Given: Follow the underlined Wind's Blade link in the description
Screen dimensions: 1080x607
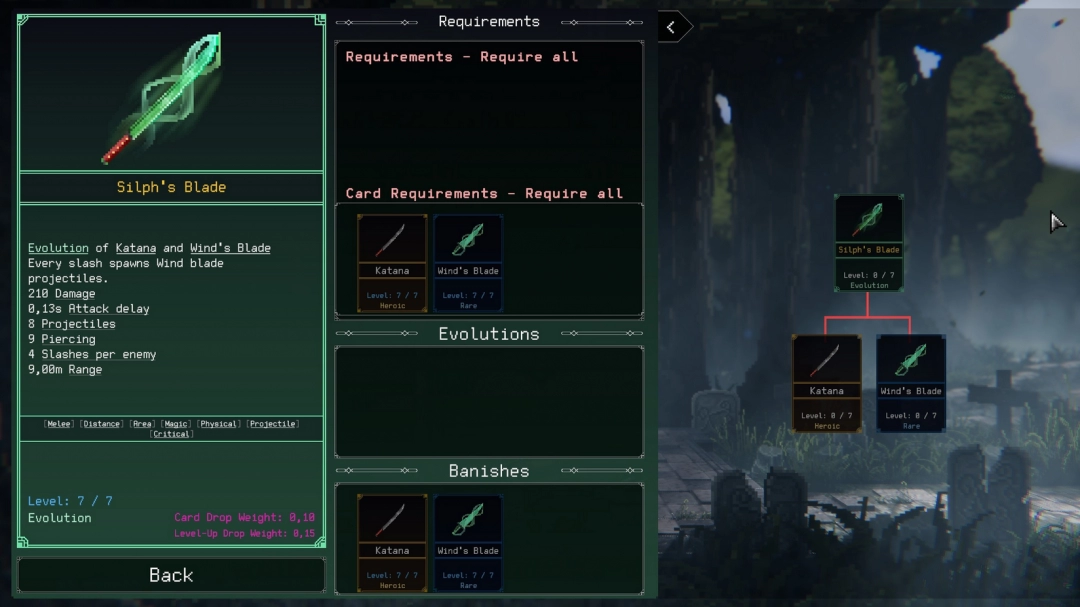Looking at the screenshot, I should pyautogui.click(x=230, y=248).
